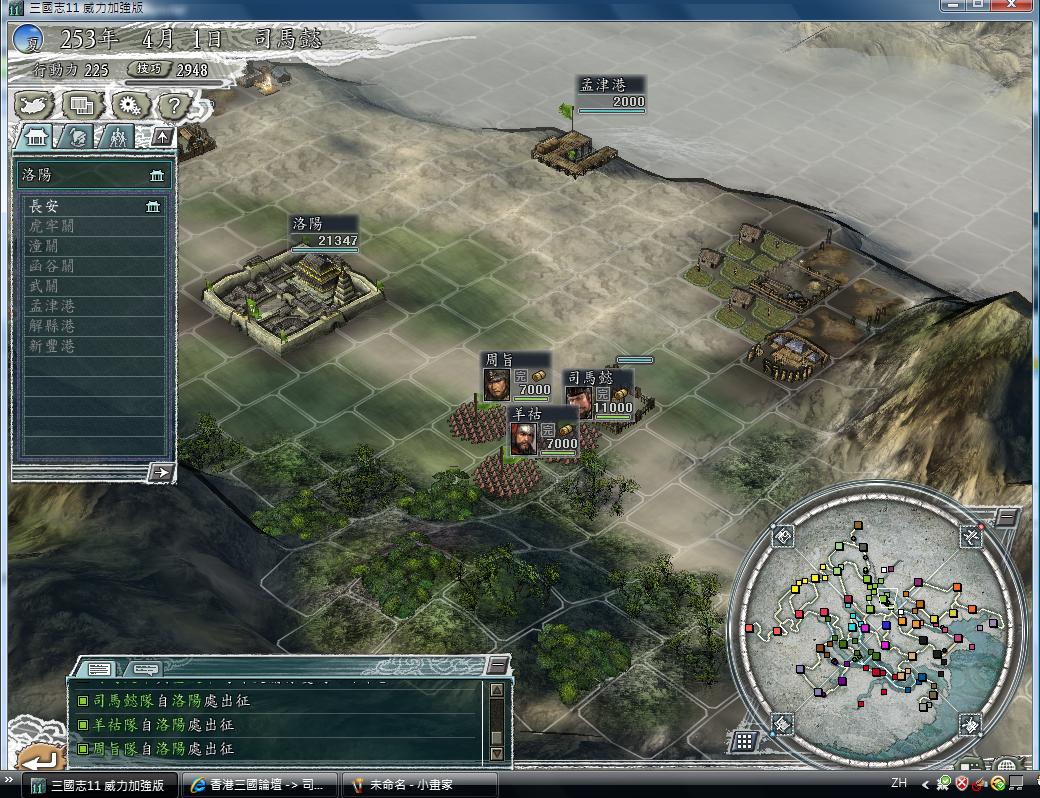Click the overlapping windows toolbar icon
This screenshot has width=1040, height=798.
tap(82, 104)
